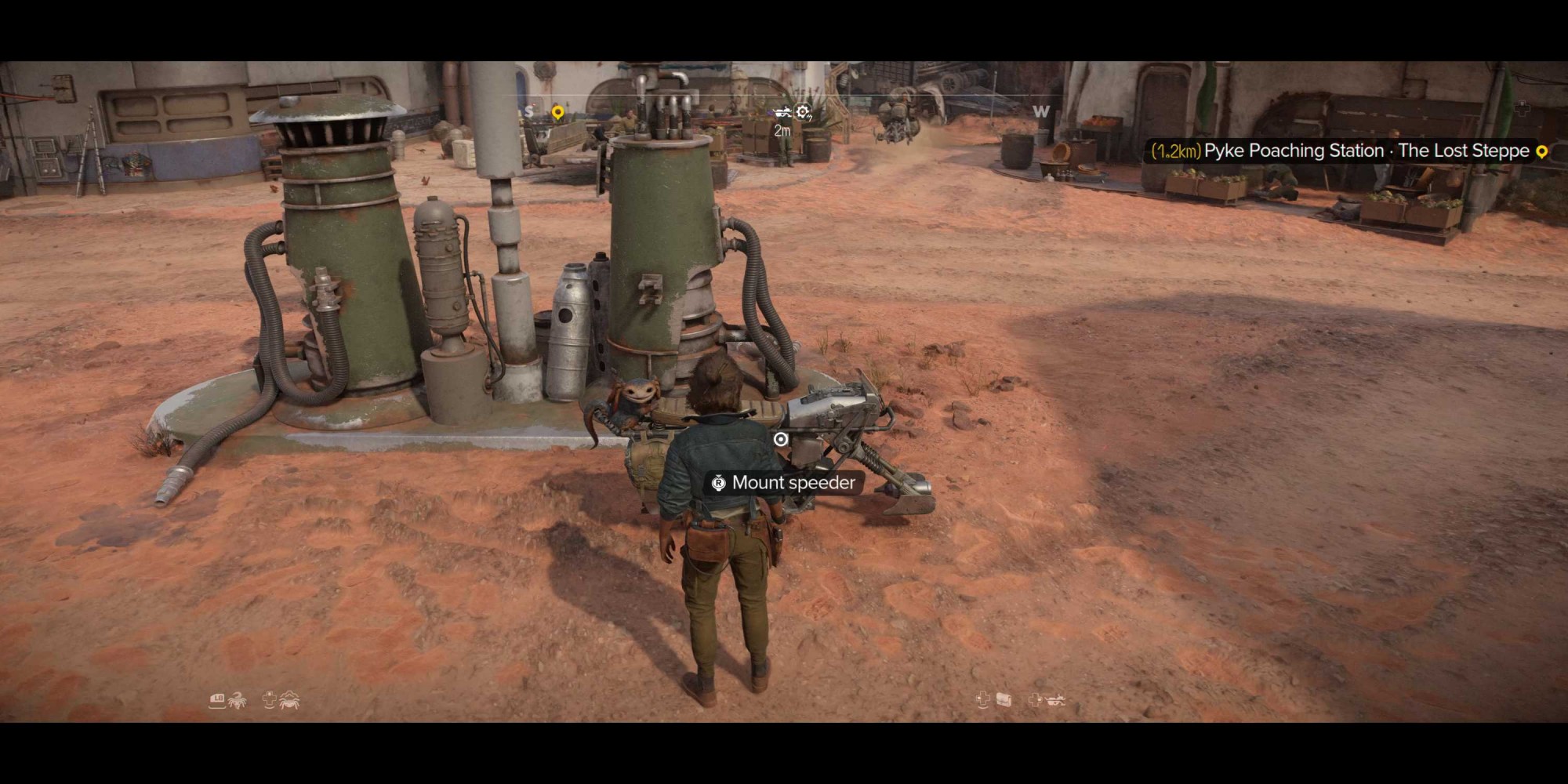Click the gear mechanic icon on the compass
This screenshot has width=1568, height=784.
[x=804, y=113]
